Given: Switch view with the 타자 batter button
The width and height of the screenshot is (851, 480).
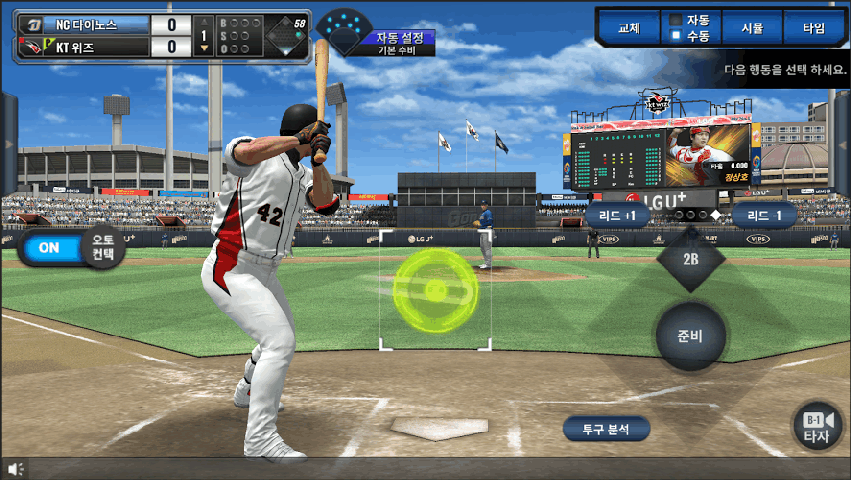Looking at the screenshot, I should [x=816, y=427].
